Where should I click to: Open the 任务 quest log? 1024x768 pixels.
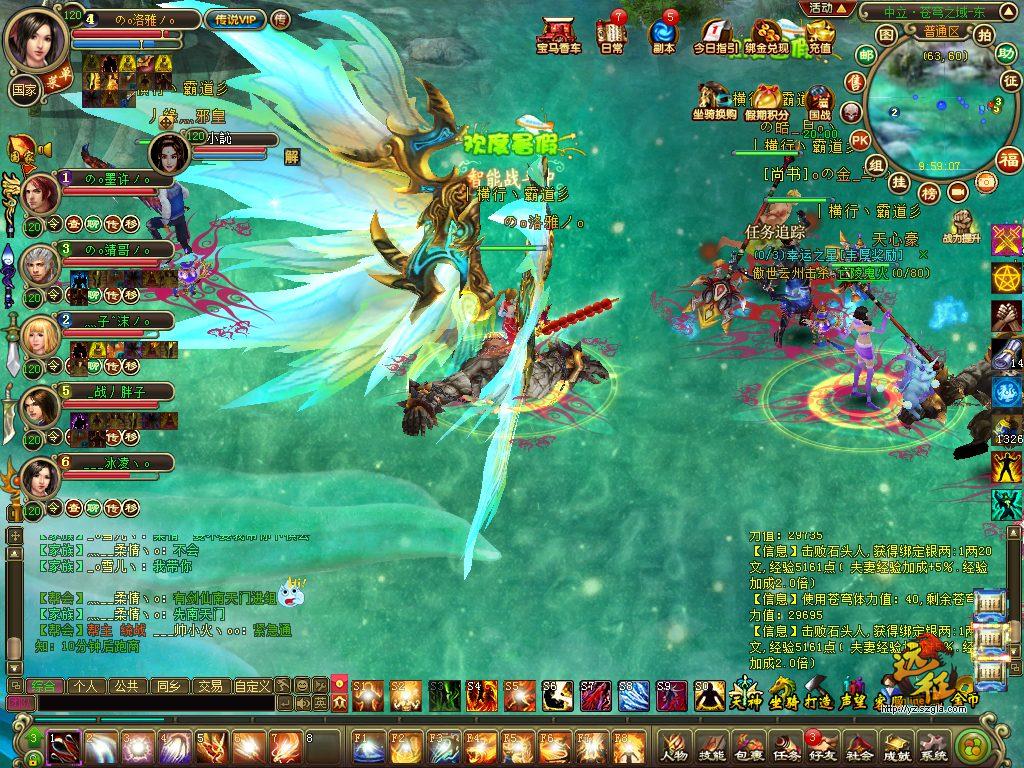pos(786,745)
